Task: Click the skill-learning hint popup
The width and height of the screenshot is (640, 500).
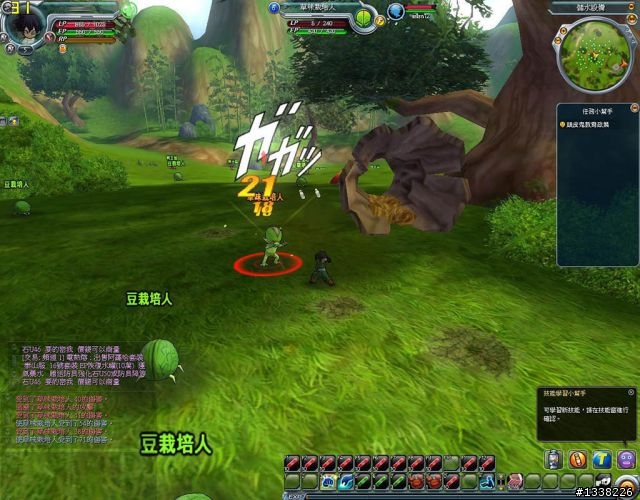Action: 584,411
